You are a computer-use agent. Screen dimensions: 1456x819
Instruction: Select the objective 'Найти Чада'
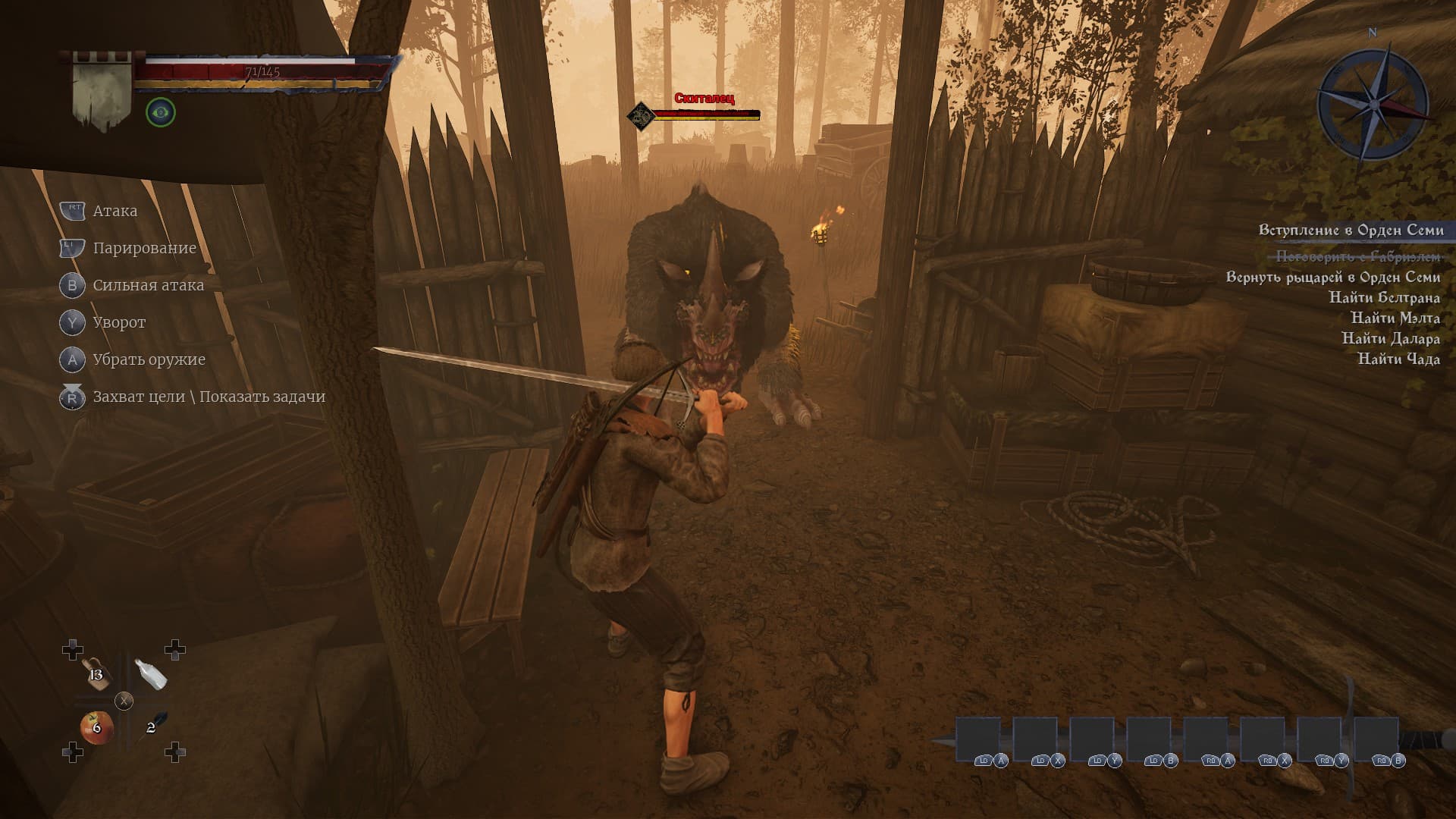[1398, 359]
